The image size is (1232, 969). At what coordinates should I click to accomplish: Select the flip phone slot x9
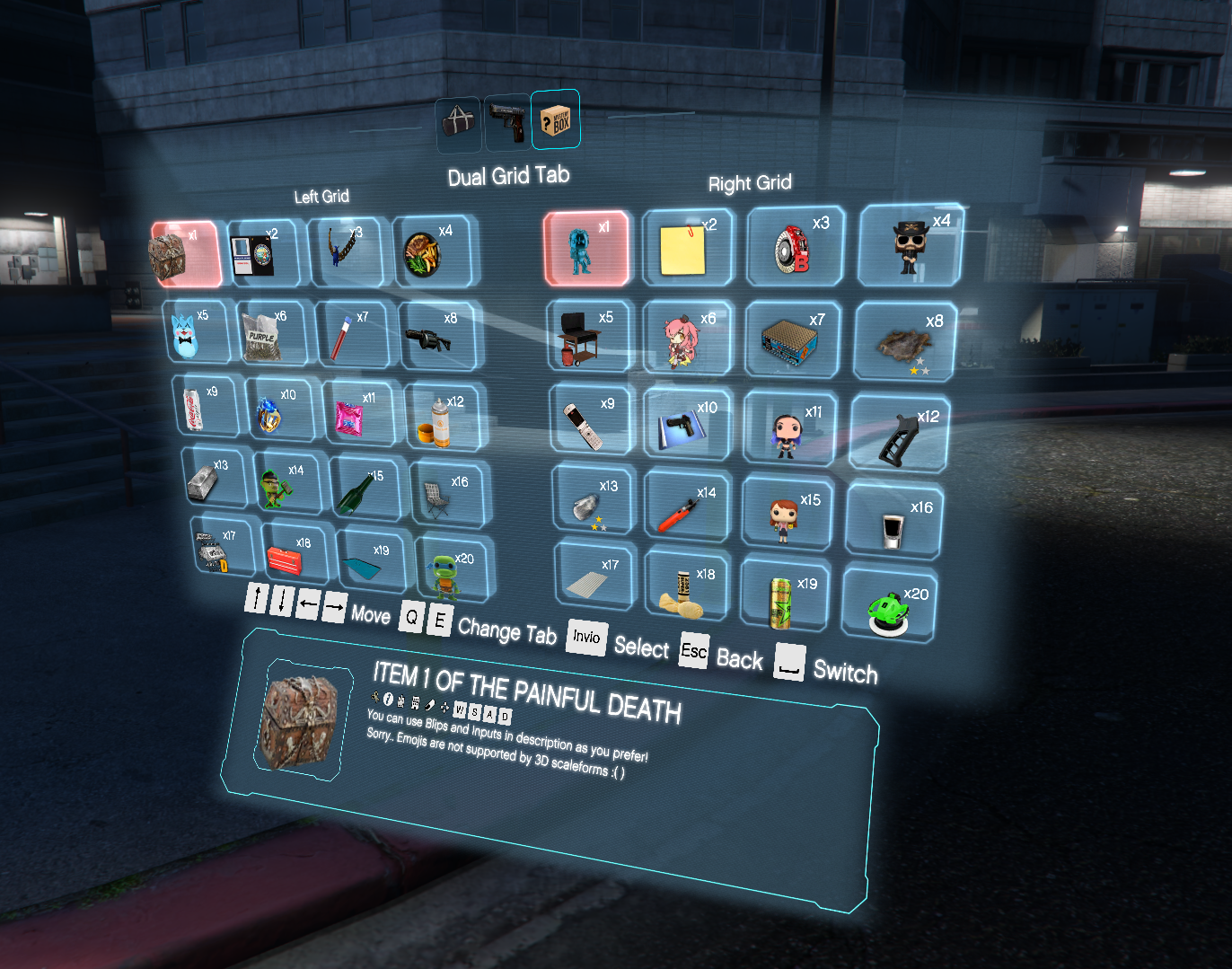coord(592,419)
